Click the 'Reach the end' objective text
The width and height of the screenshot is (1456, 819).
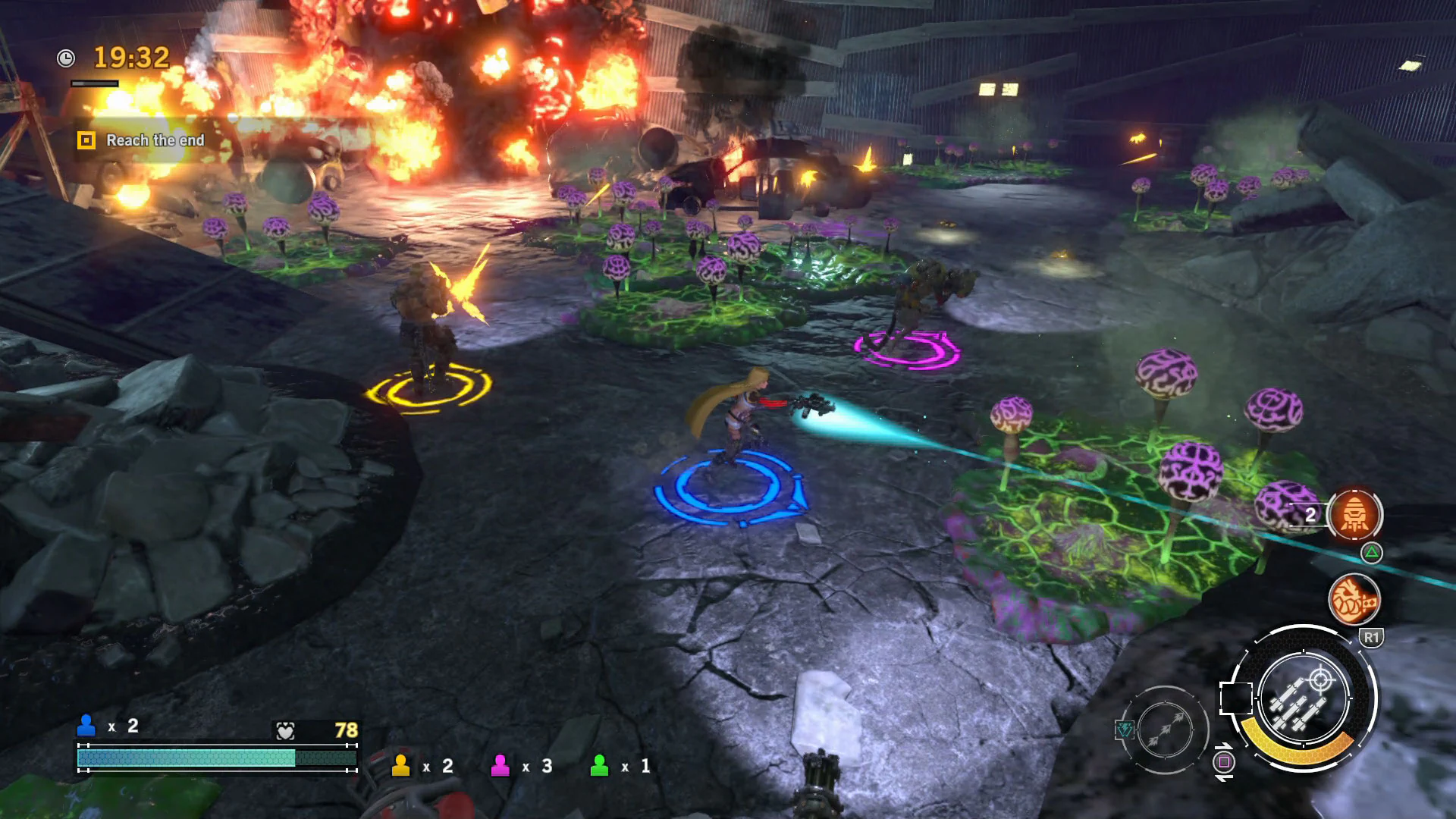pyautogui.click(x=155, y=140)
